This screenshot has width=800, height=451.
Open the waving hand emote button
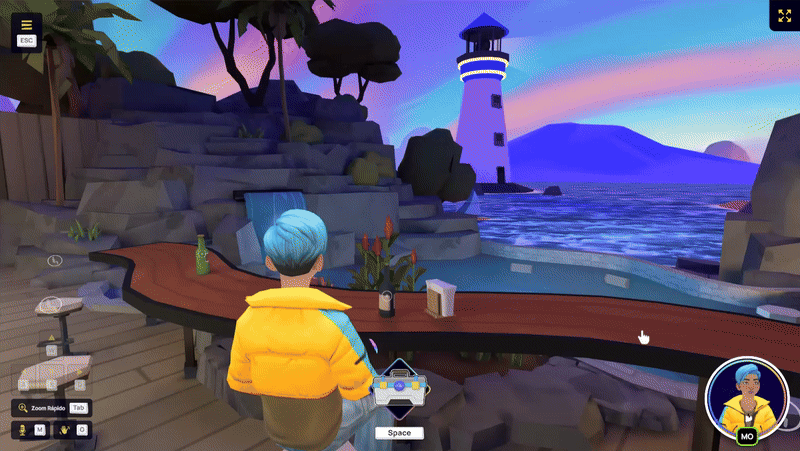tap(62, 430)
